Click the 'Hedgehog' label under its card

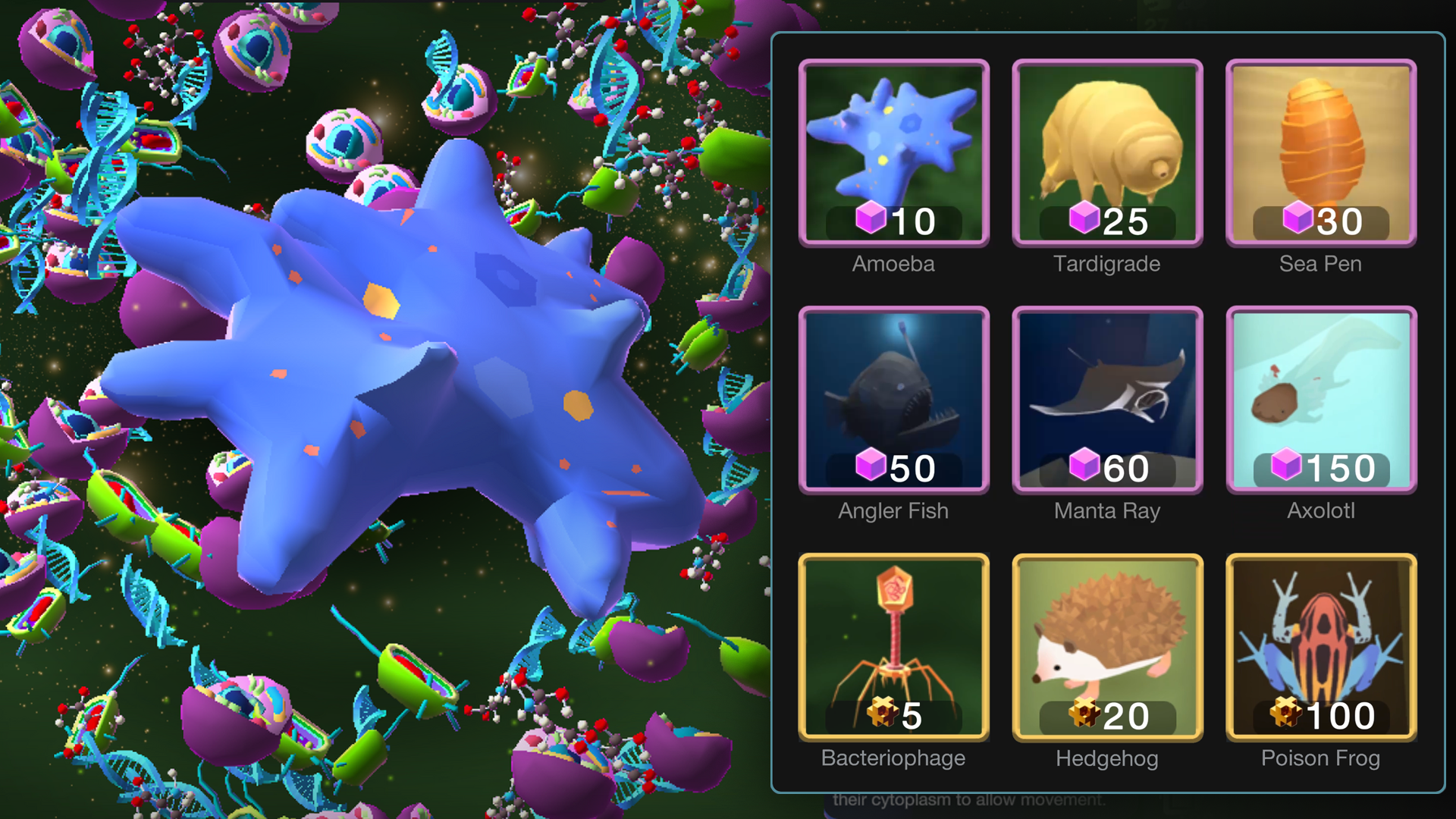pos(1106,758)
